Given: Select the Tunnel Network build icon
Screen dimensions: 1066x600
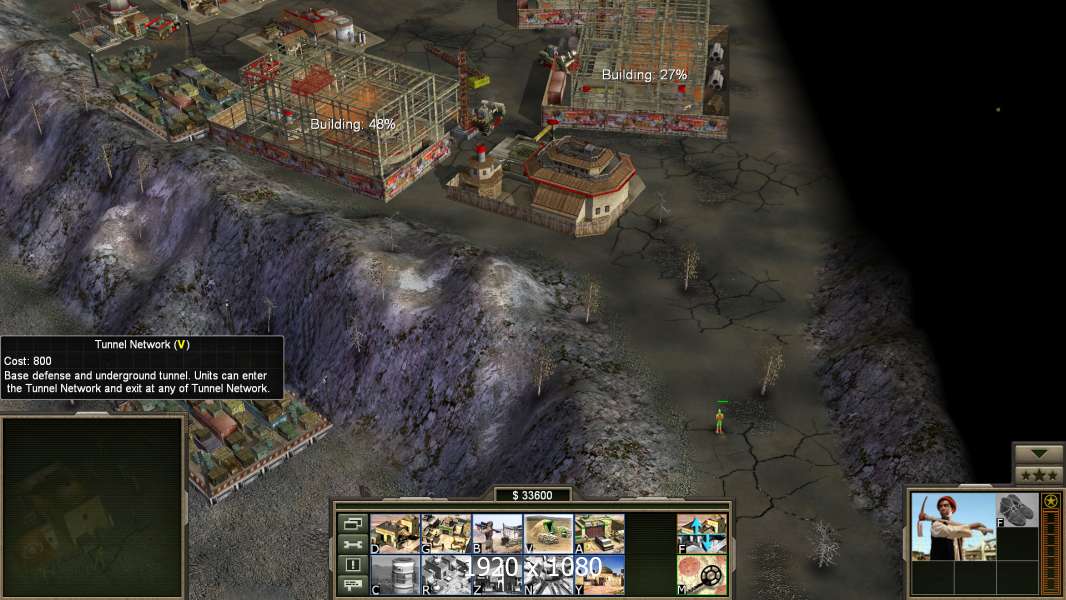Looking at the screenshot, I should point(548,534).
